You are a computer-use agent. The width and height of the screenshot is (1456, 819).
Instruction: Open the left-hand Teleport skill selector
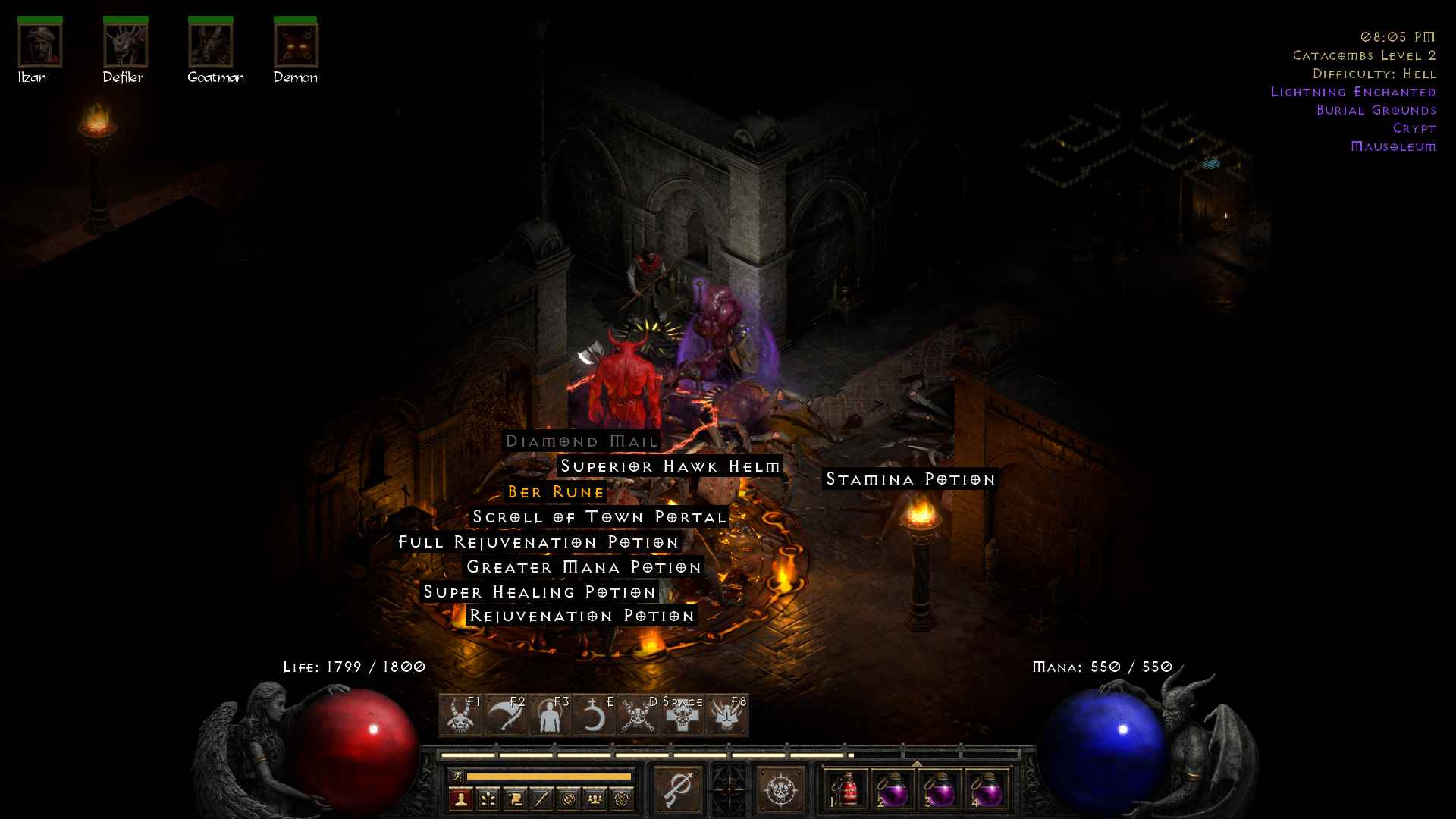point(679,789)
